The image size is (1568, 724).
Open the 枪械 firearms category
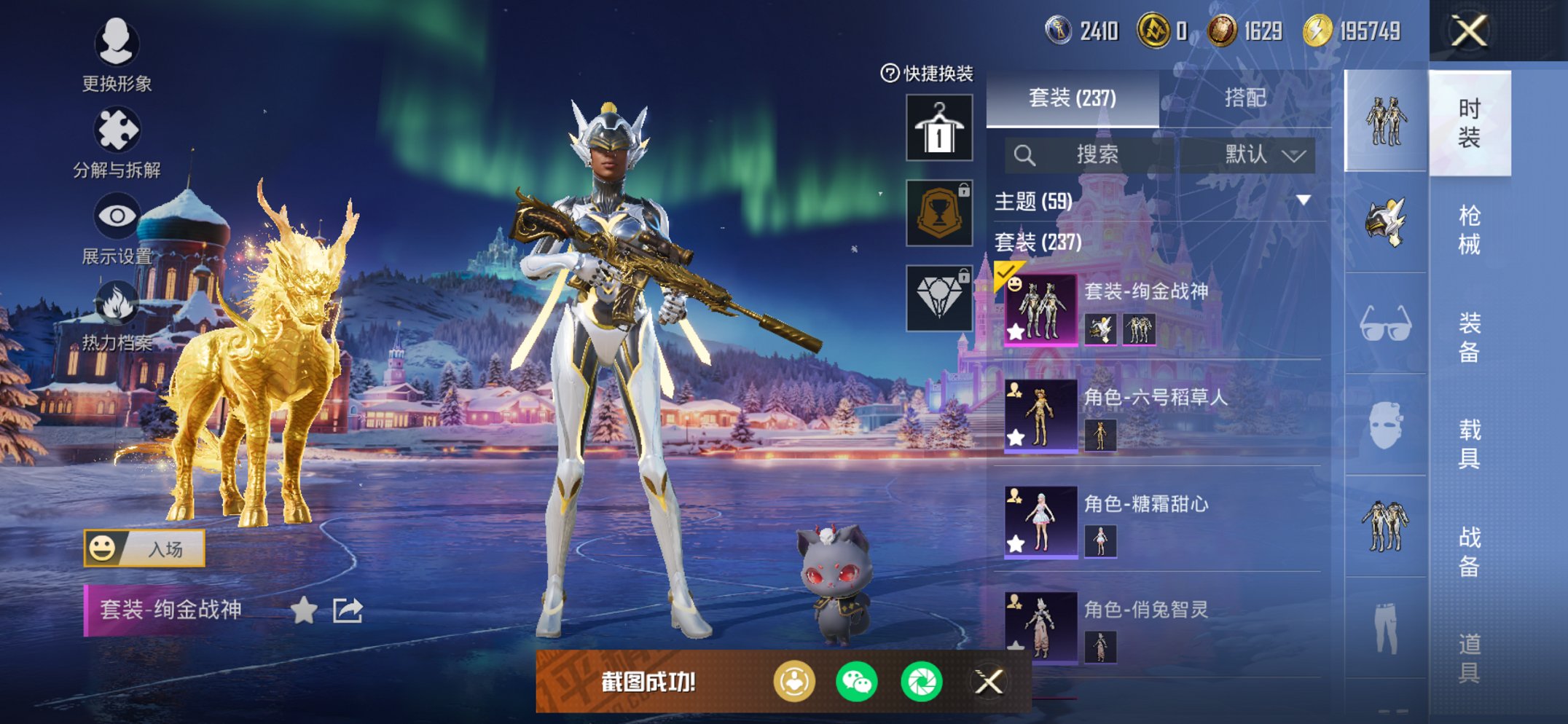(1469, 229)
